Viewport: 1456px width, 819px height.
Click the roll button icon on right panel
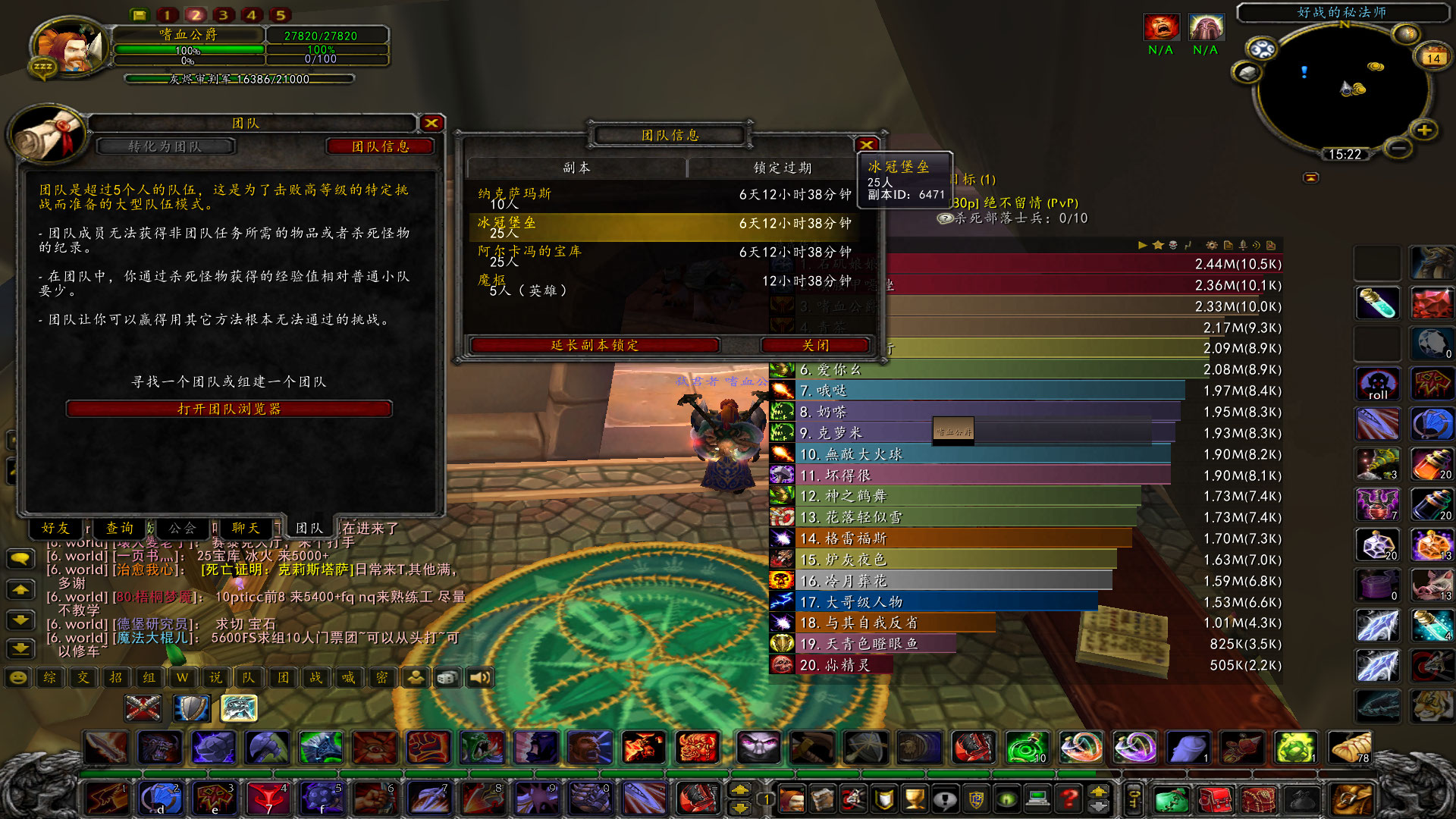pyautogui.click(x=1377, y=384)
